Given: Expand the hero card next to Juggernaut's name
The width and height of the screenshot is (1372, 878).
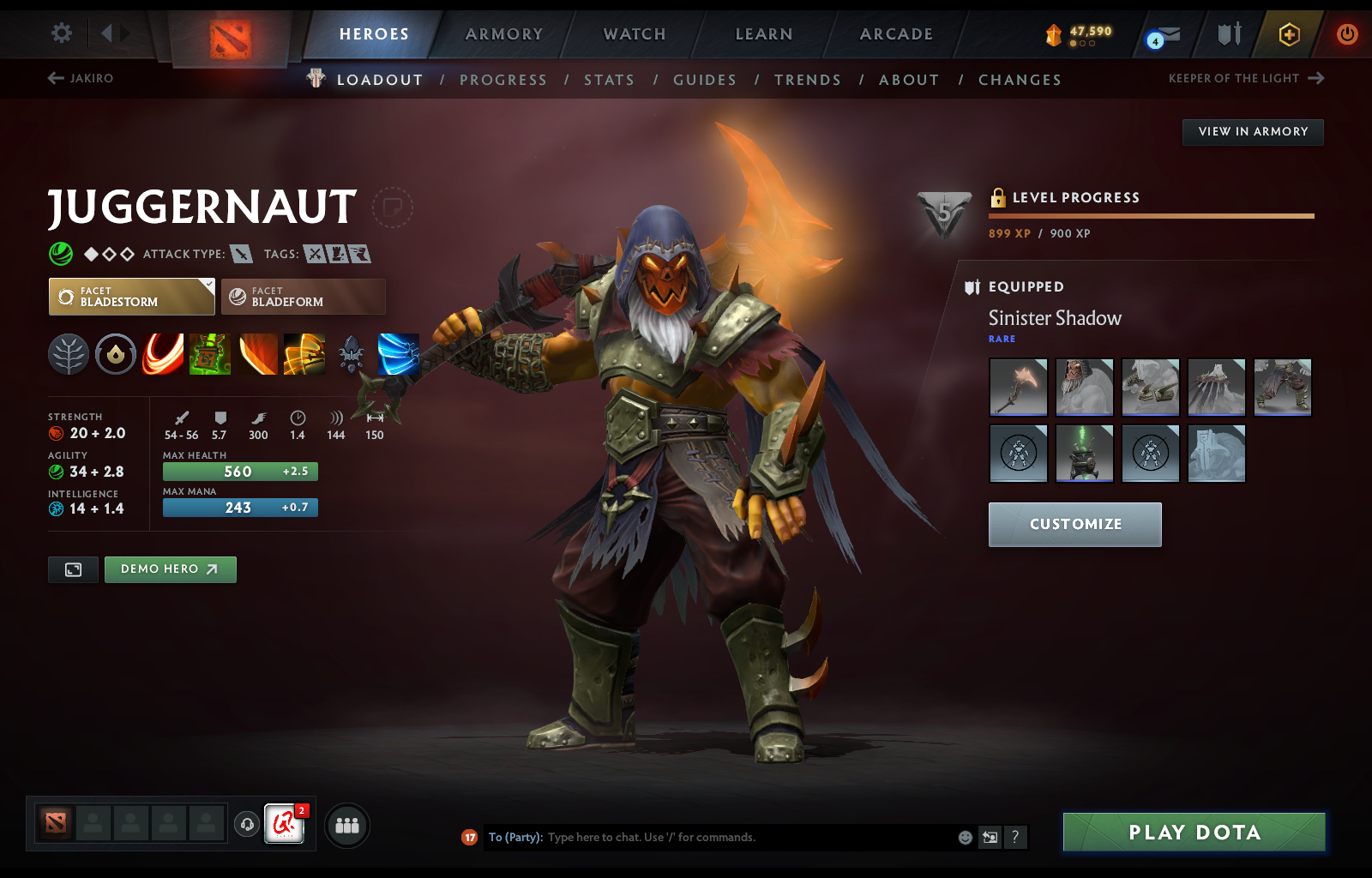Looking at the screenshot, I should coord(393,207).
